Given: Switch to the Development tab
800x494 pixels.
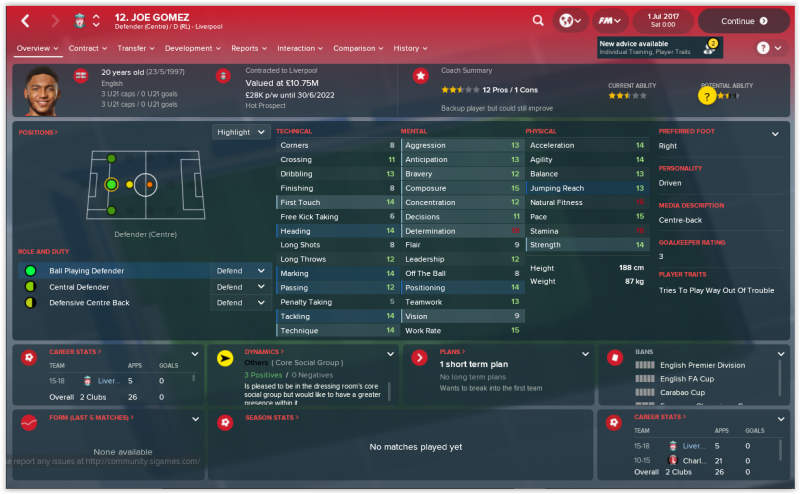Looking at the screenshot, I should (191, 48).
